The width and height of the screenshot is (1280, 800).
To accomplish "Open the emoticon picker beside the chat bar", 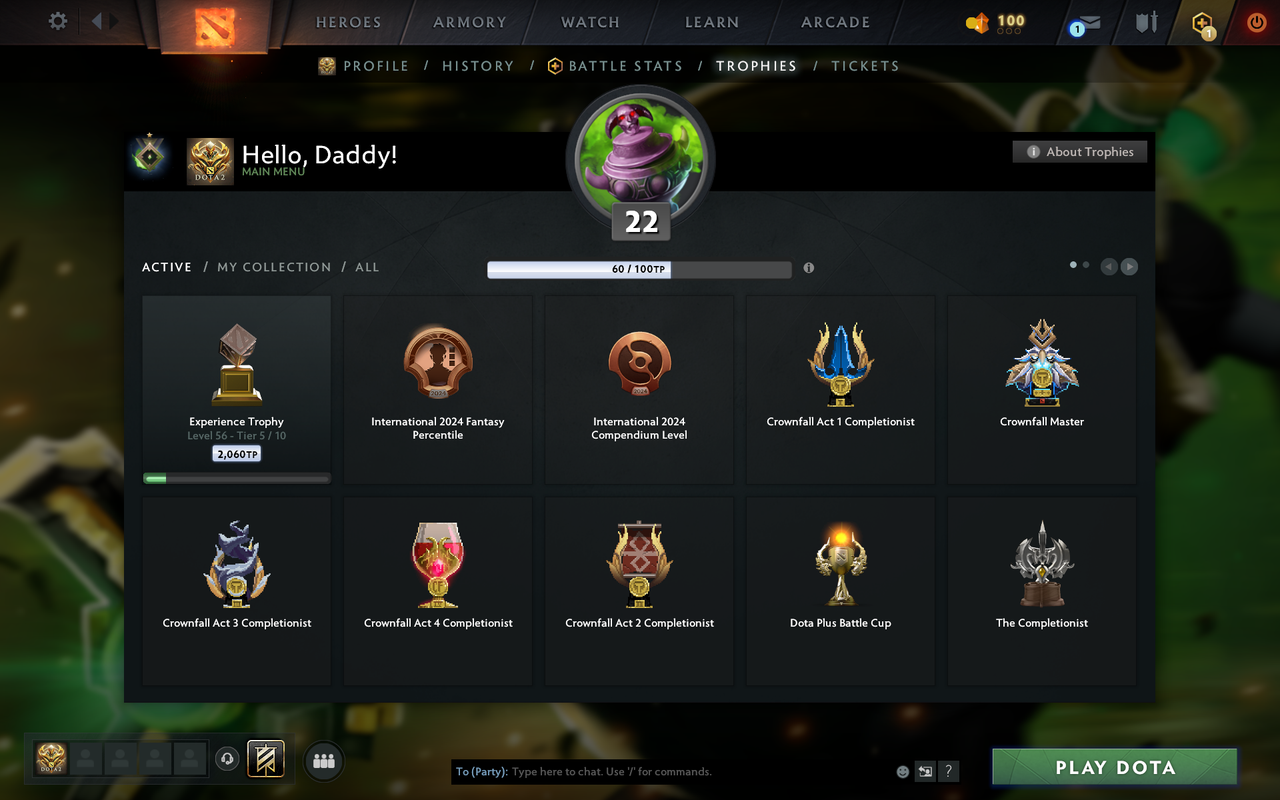I will pyautogui.click(x=902, y=771).
